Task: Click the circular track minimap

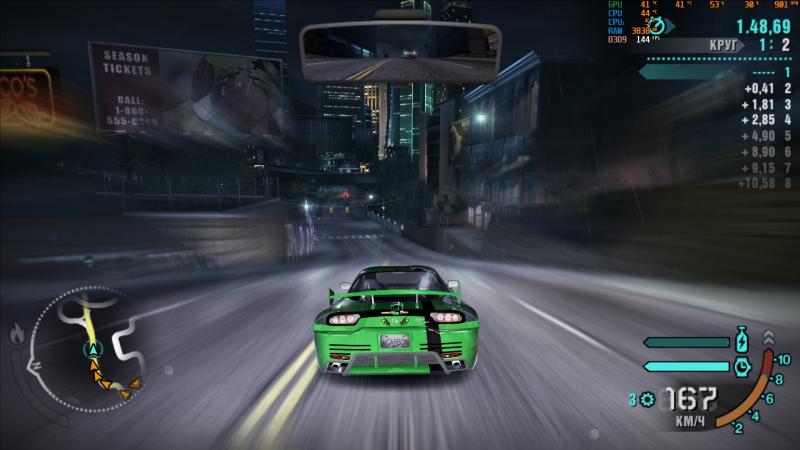Action: (92, 345)
